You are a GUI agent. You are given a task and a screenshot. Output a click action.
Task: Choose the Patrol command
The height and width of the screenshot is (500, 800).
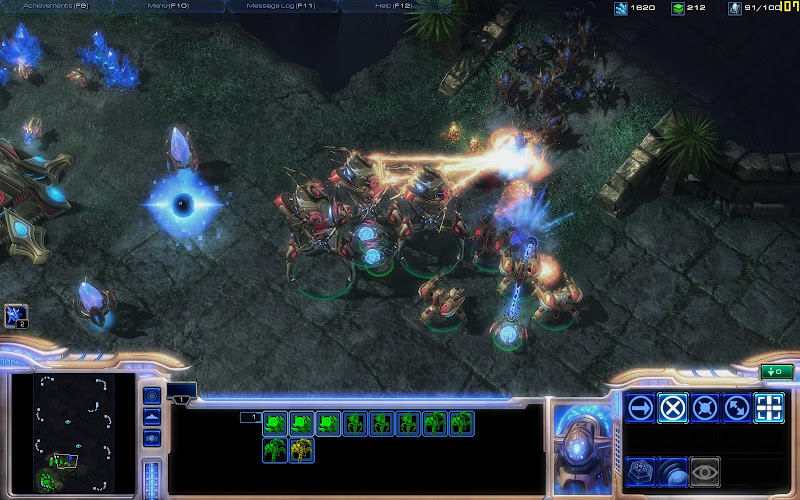[737, 408]
